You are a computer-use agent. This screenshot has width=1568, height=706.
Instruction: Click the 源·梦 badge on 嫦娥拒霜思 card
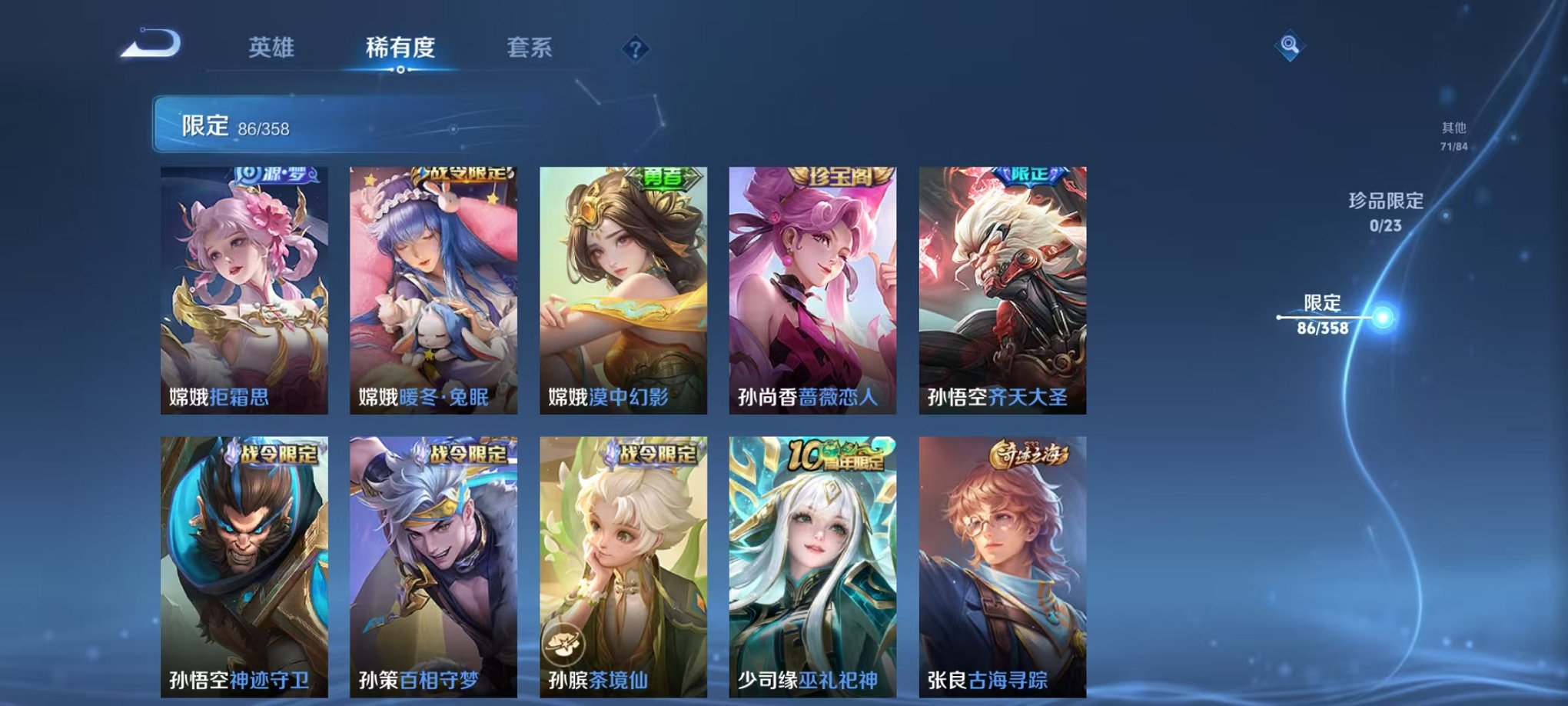[x=277, y=177]
